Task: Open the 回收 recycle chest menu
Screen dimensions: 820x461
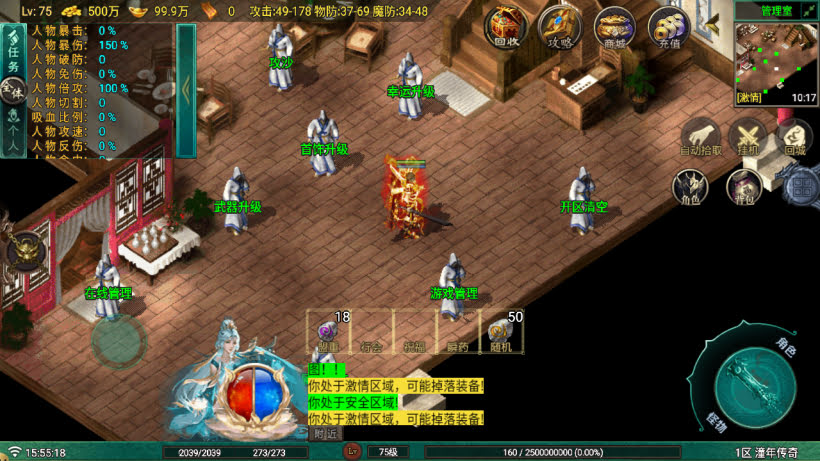Action: tap(504, 27)
